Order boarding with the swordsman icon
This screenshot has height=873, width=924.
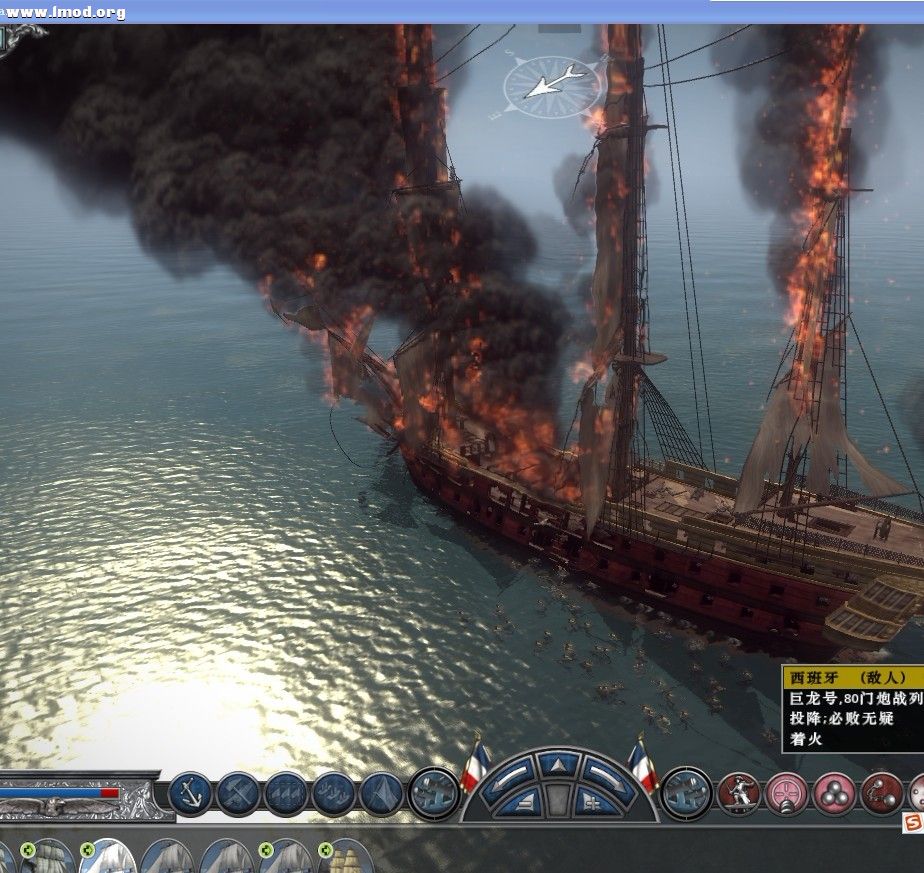739,793
